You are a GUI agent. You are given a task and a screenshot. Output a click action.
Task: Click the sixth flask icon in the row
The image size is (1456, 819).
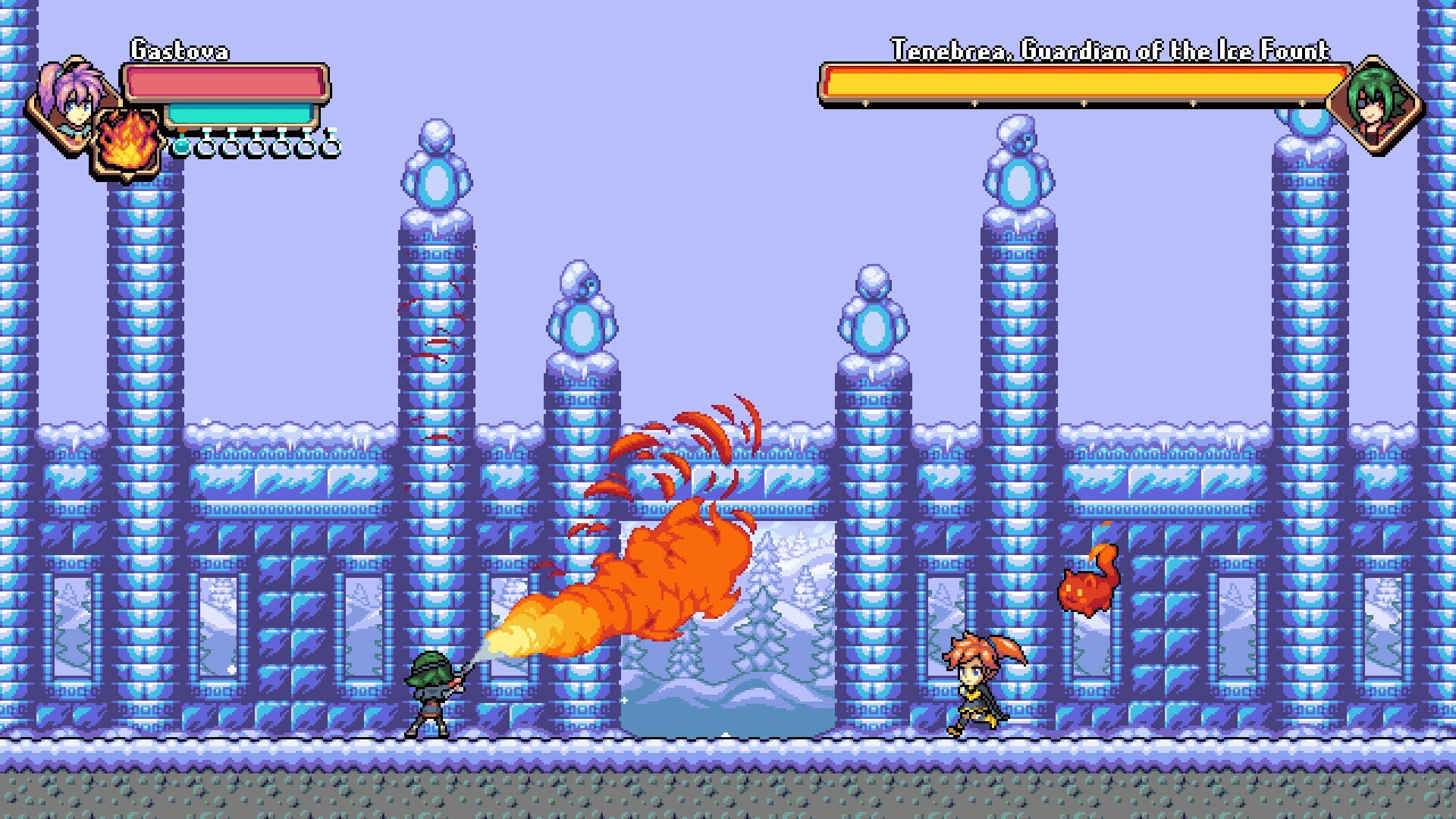[x=306, y=146]
